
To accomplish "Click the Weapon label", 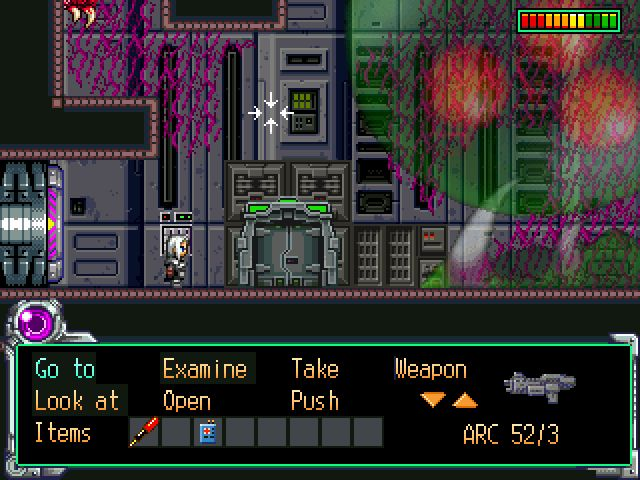I will click(x=430, y=369).
